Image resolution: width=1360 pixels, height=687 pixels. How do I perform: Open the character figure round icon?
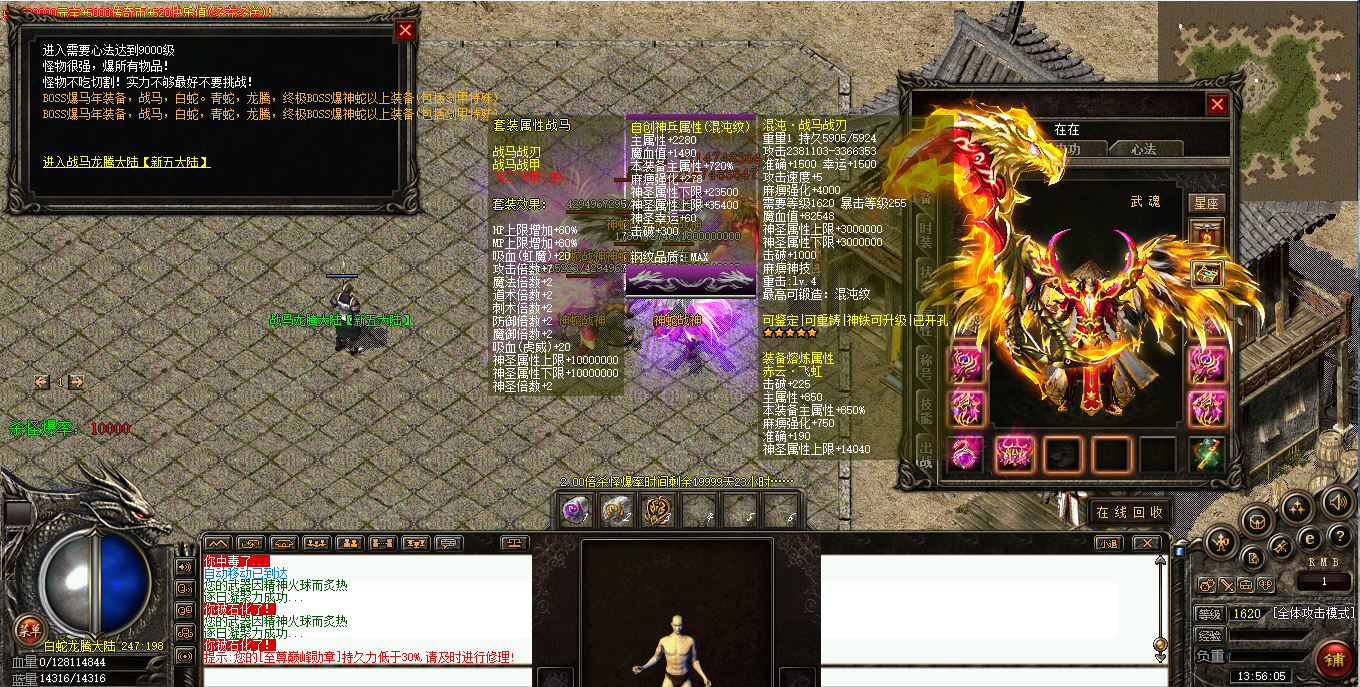[1221, 544]
